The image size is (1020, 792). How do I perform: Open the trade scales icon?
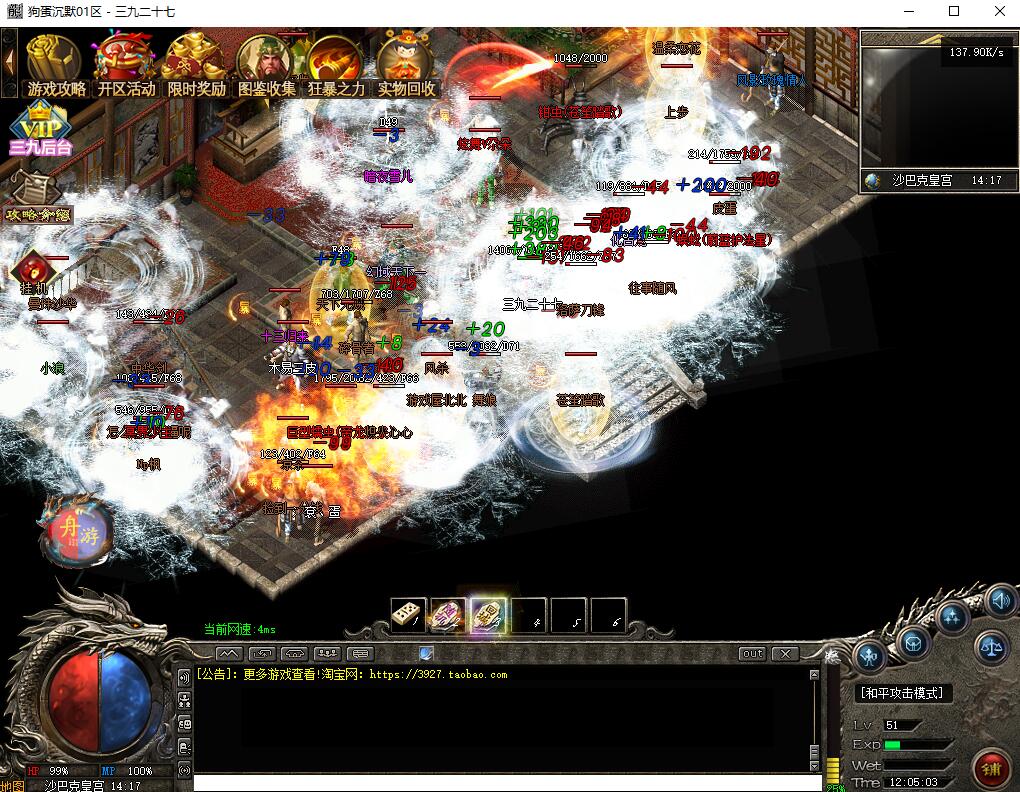point(991,647)
